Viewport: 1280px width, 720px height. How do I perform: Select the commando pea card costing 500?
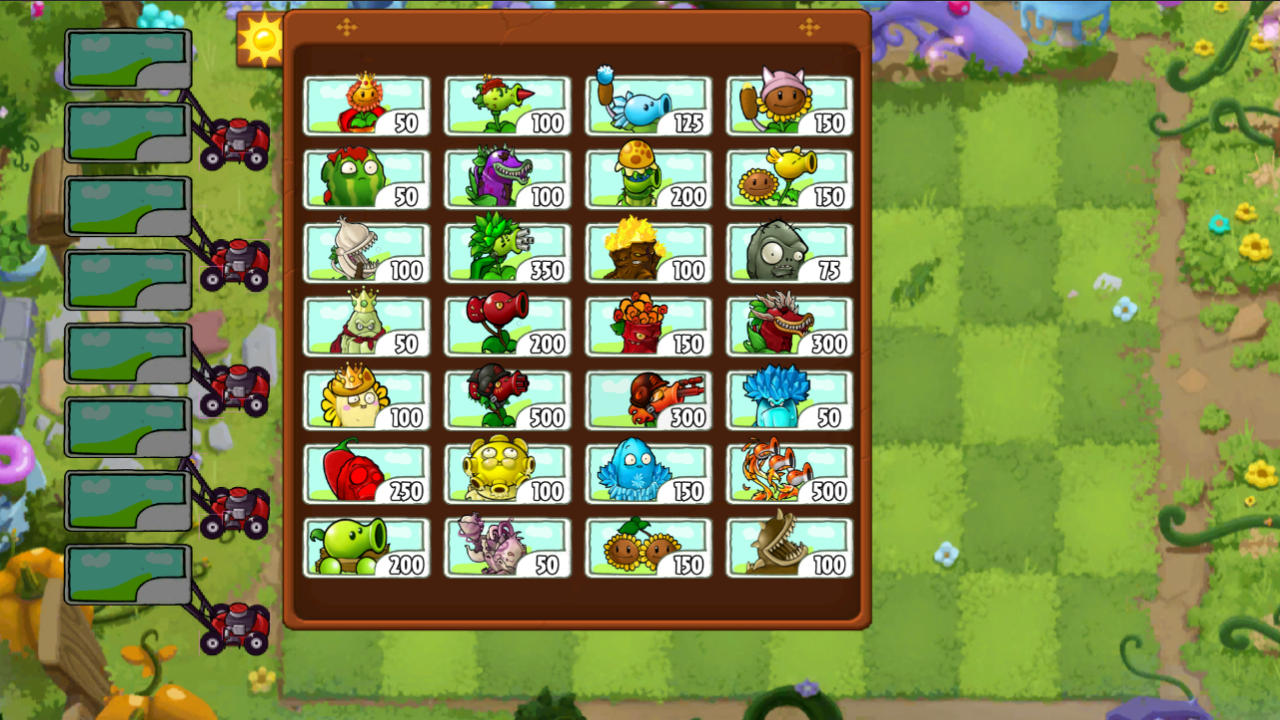tap(507, 398)
